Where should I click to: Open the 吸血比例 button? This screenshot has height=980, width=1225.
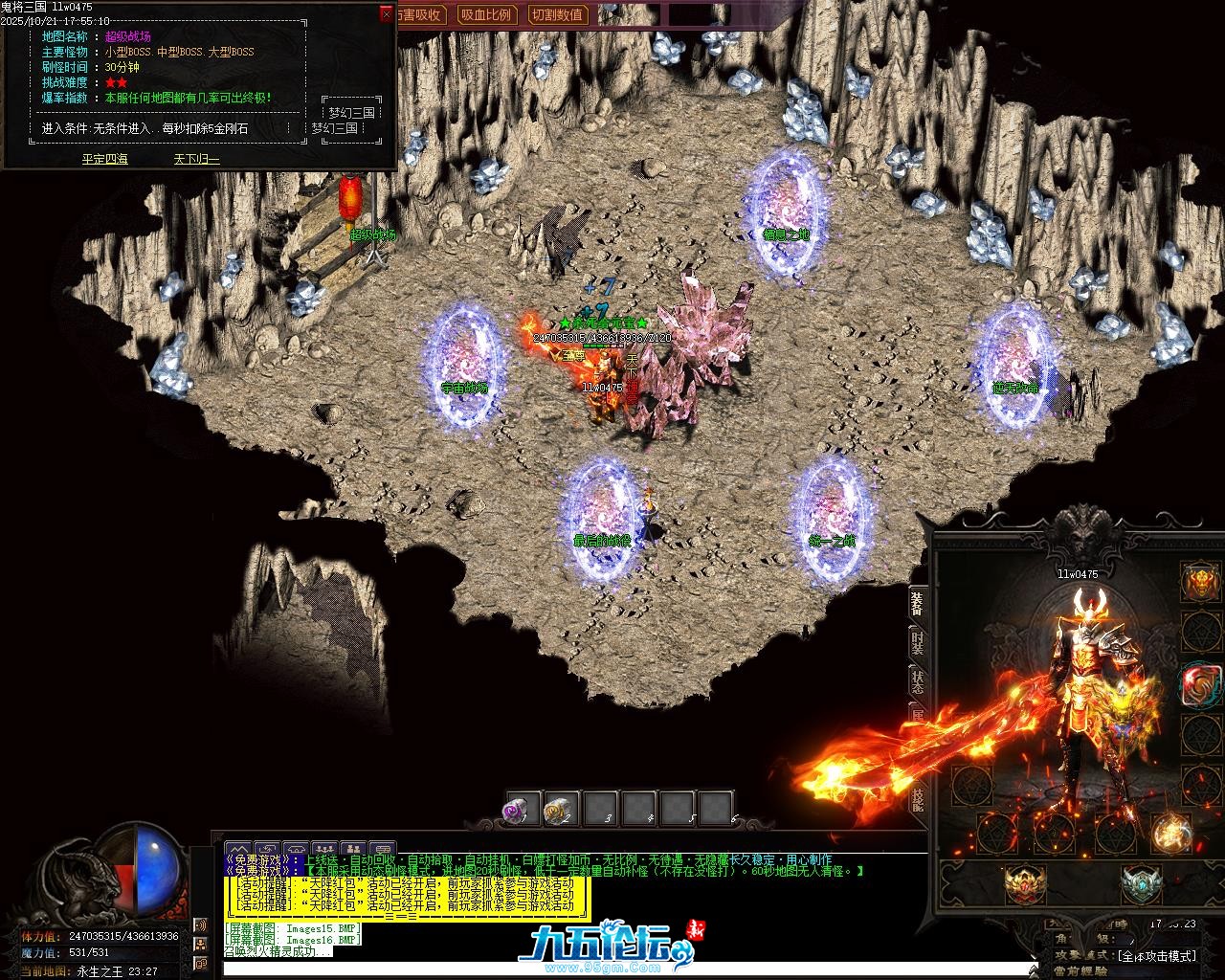click(x=485, y=14)
